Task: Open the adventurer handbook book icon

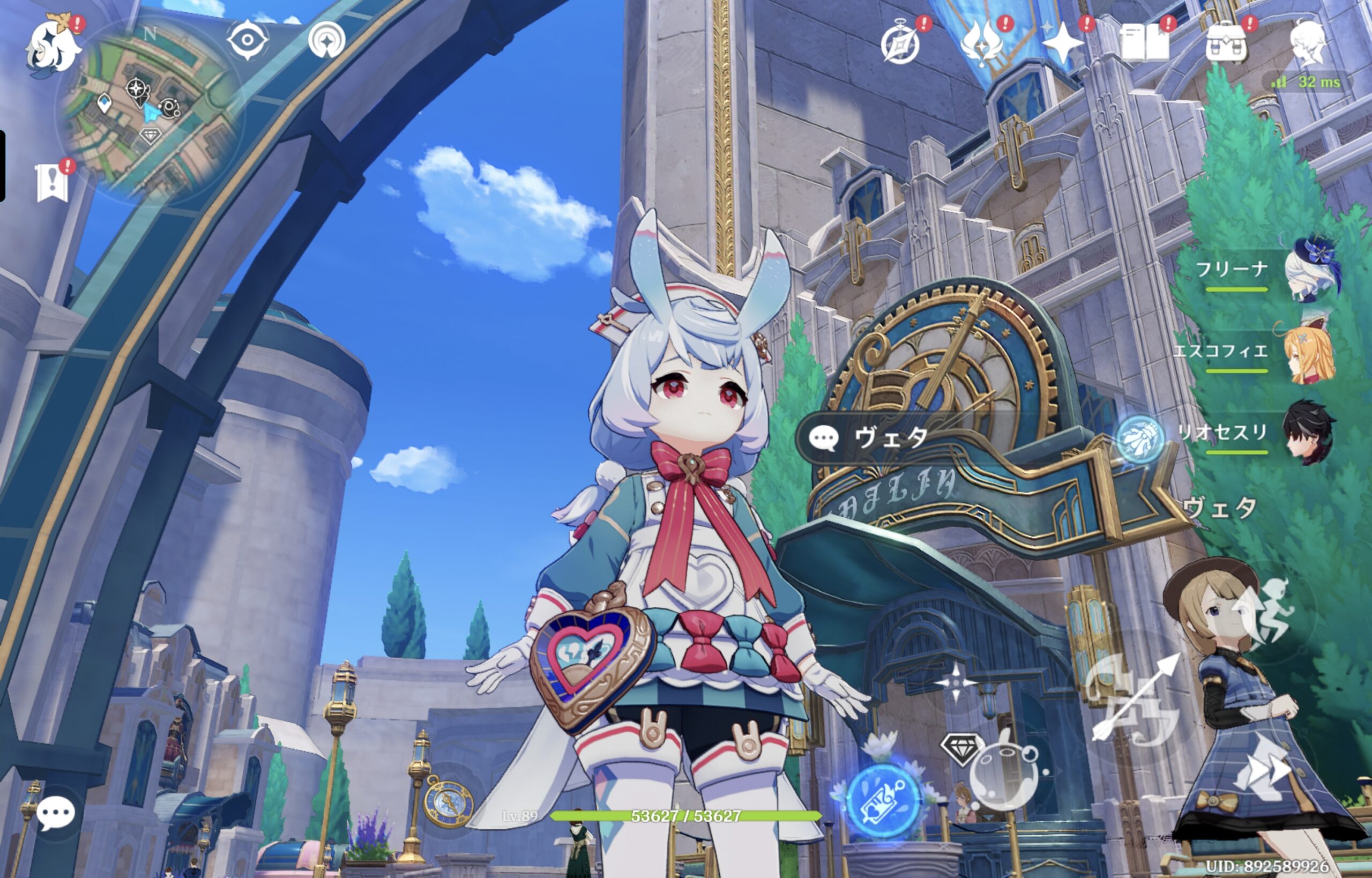Action: [x=1144, y=43]
